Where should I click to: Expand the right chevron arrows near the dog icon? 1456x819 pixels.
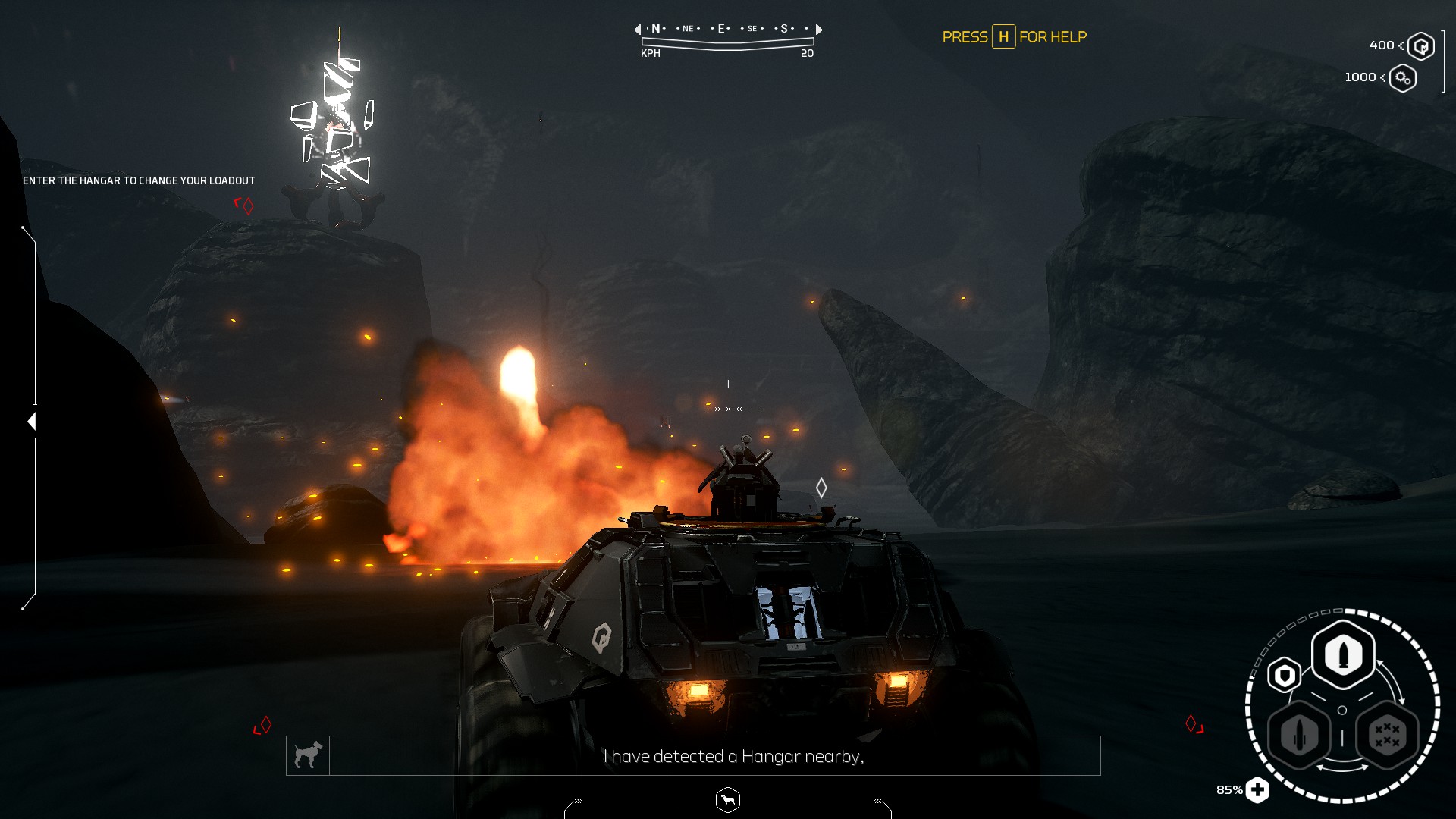pyautogui.click(x=877, y=800)
